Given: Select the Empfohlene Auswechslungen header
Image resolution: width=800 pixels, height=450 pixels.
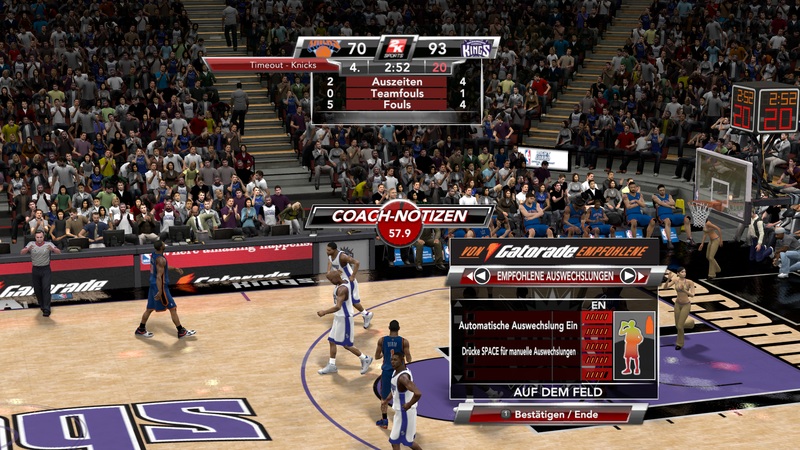Looking at the screenshot, I should tap(555, 276).
